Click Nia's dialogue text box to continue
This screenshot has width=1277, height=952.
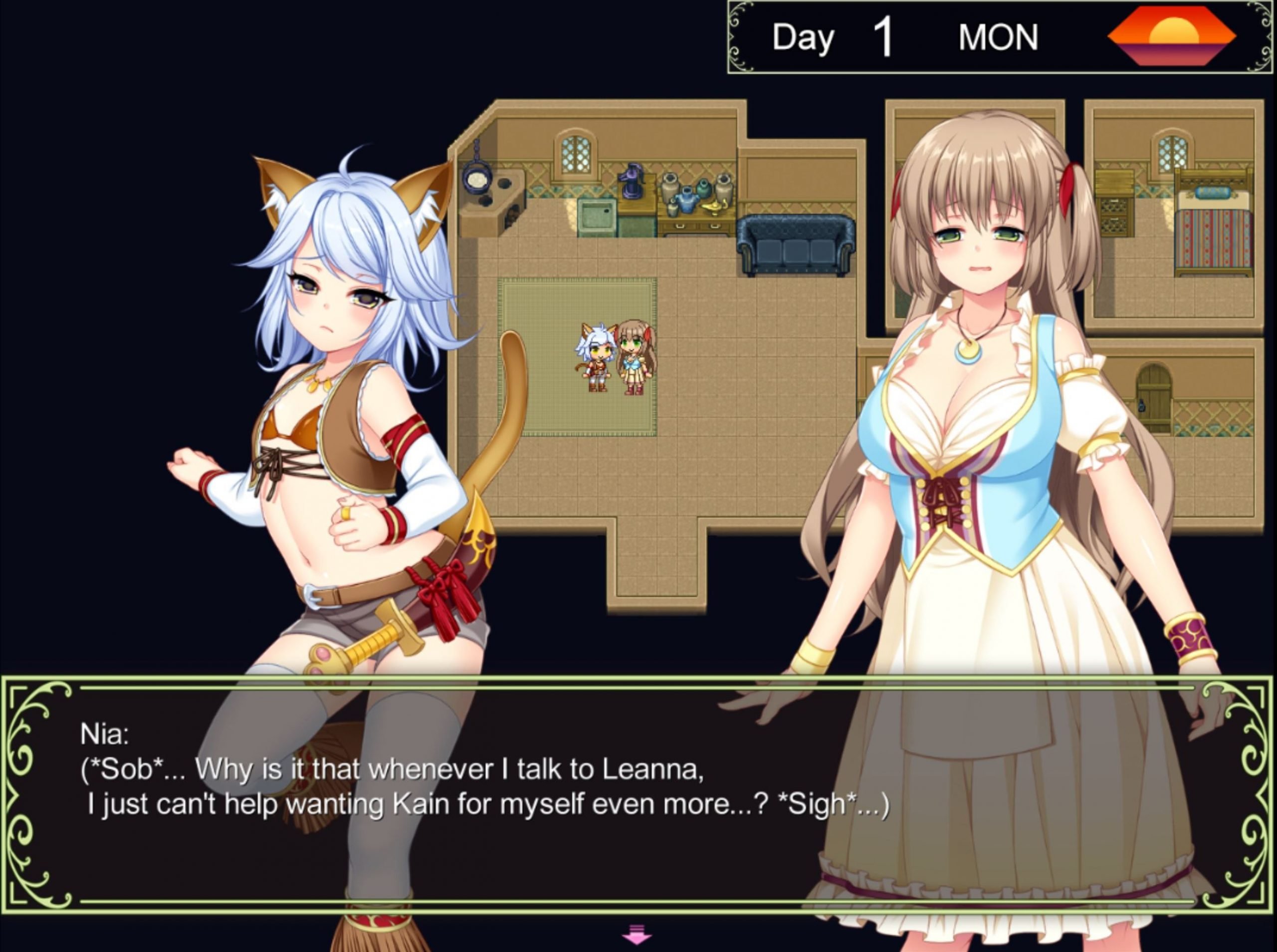[637, 795]
